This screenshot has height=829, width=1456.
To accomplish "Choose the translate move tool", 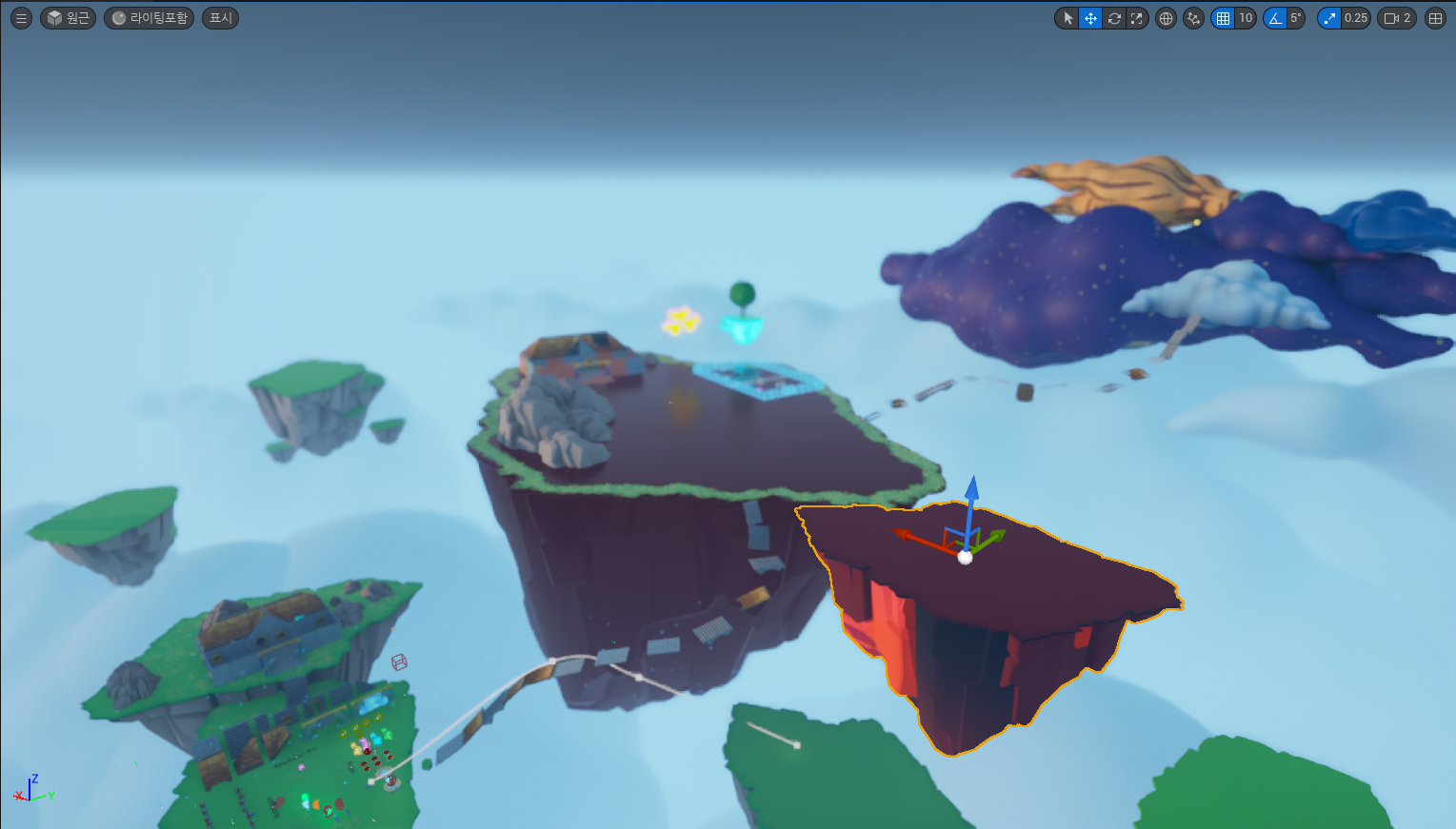I will 1090,18.
